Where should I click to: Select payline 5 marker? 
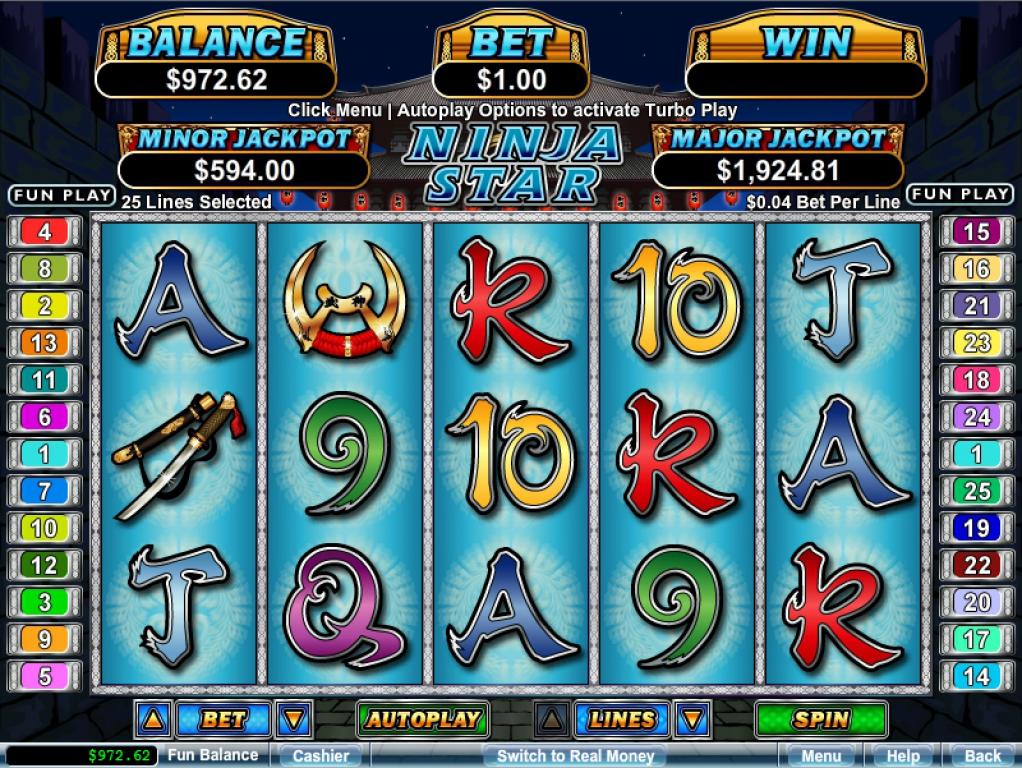point(45,676)
